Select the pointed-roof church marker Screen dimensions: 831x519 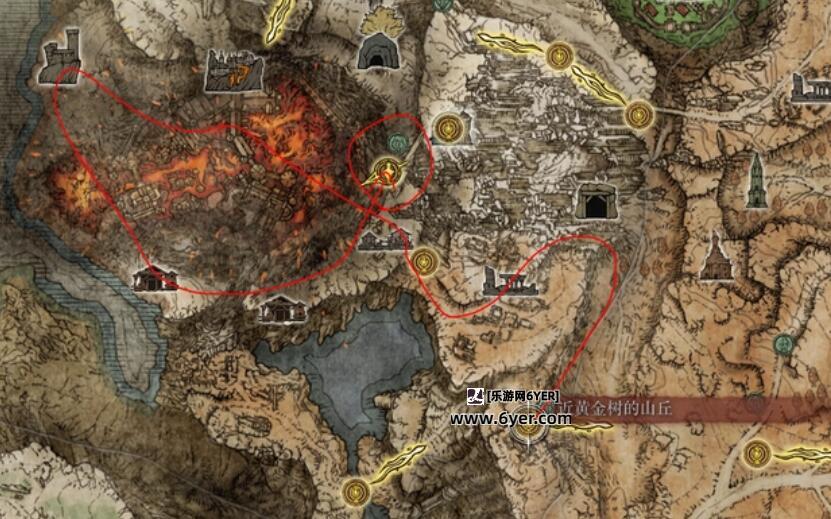pyautogui.click(x=713, y=256)
